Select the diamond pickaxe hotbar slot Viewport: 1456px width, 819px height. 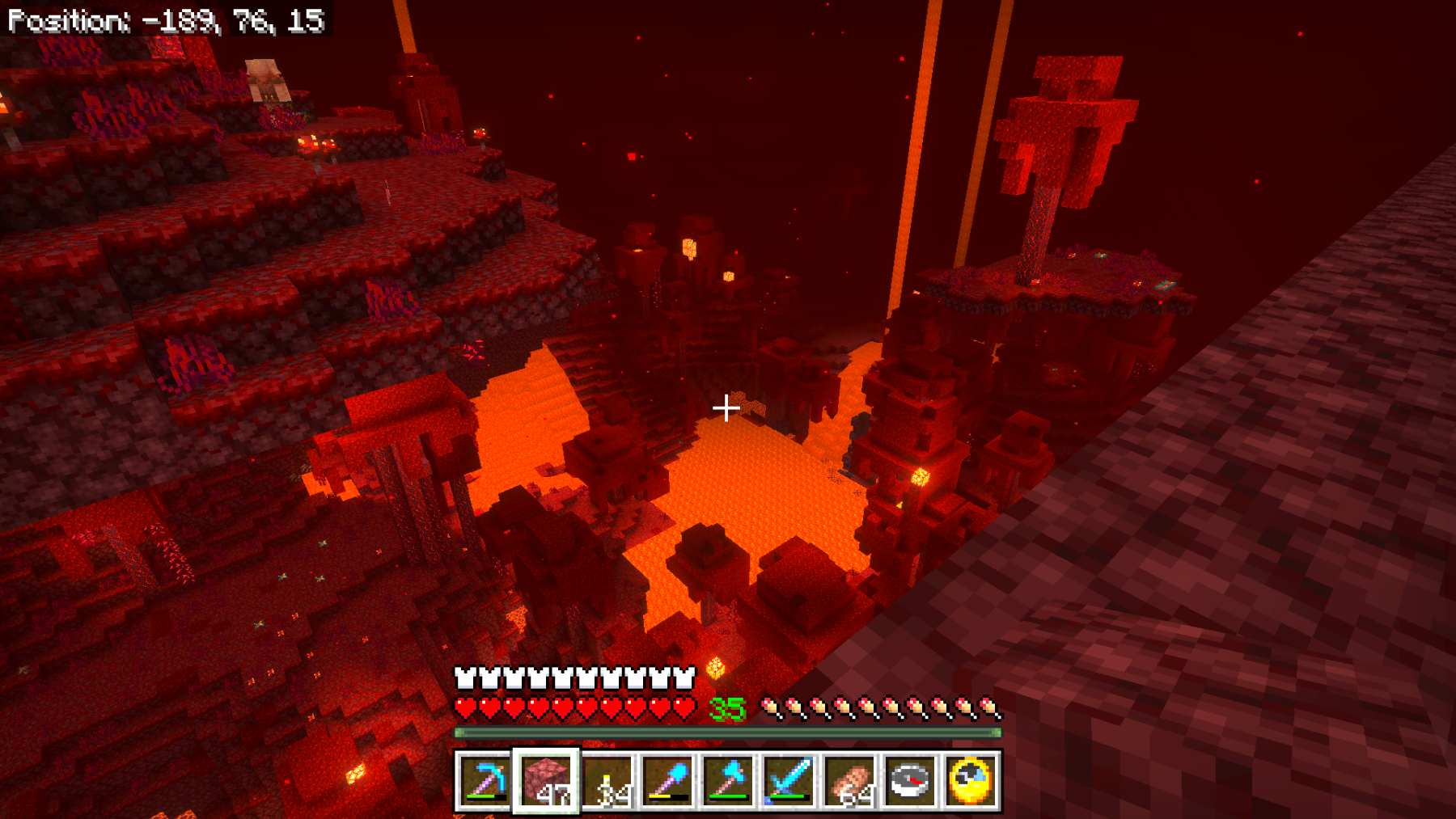click(484, 781)
